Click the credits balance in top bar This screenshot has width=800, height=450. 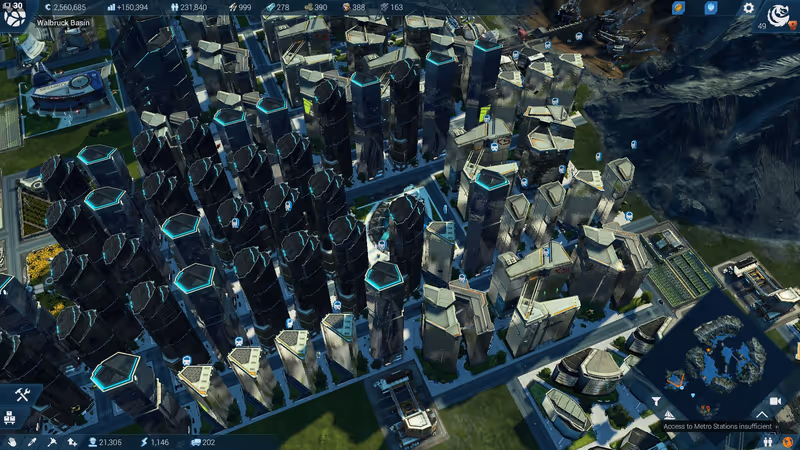click(x=64, y=7)
